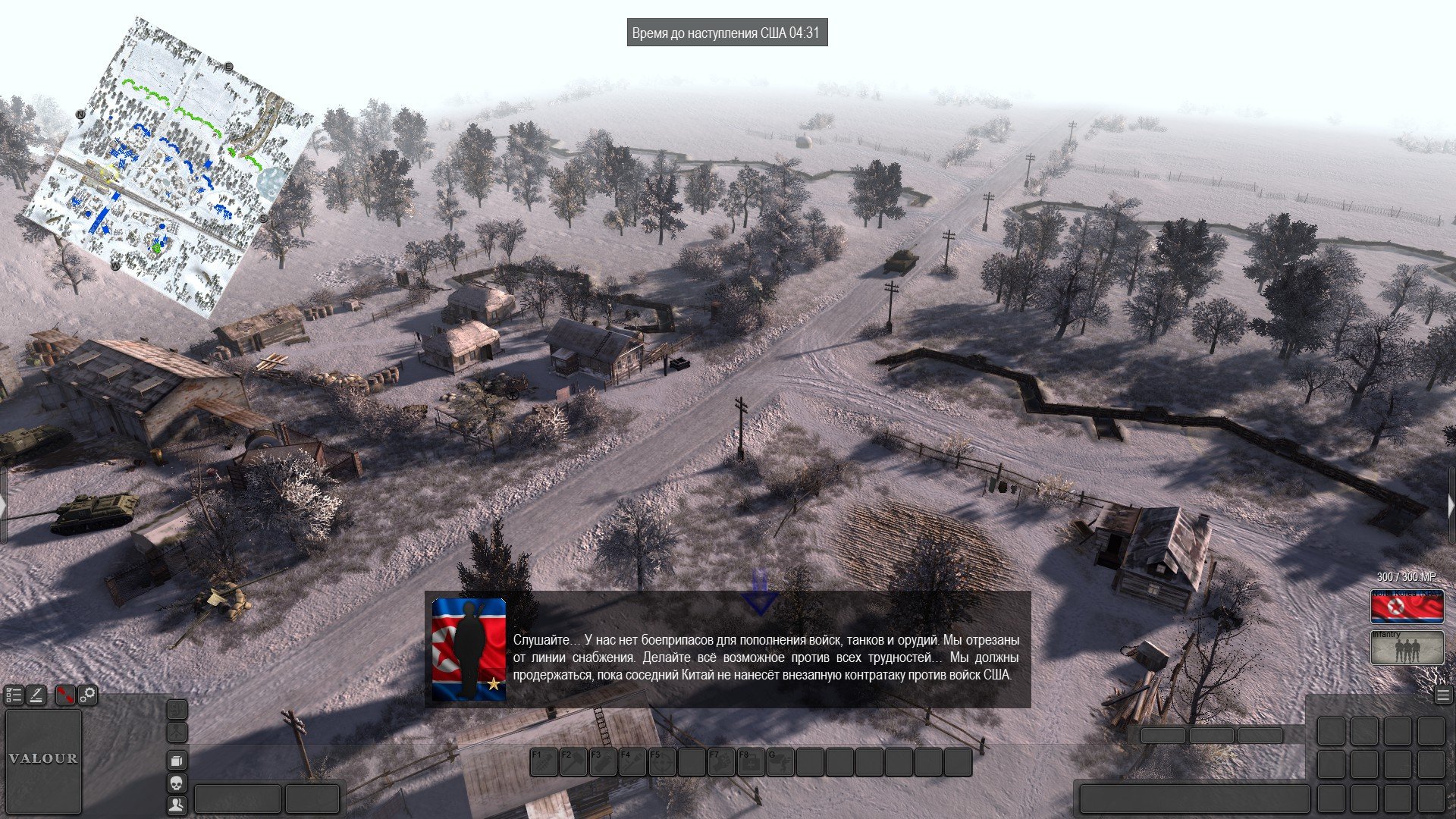Use the F8 medkit action slot
The height and width of the screenshot is (819, 1456).
(x=751, y=762)
